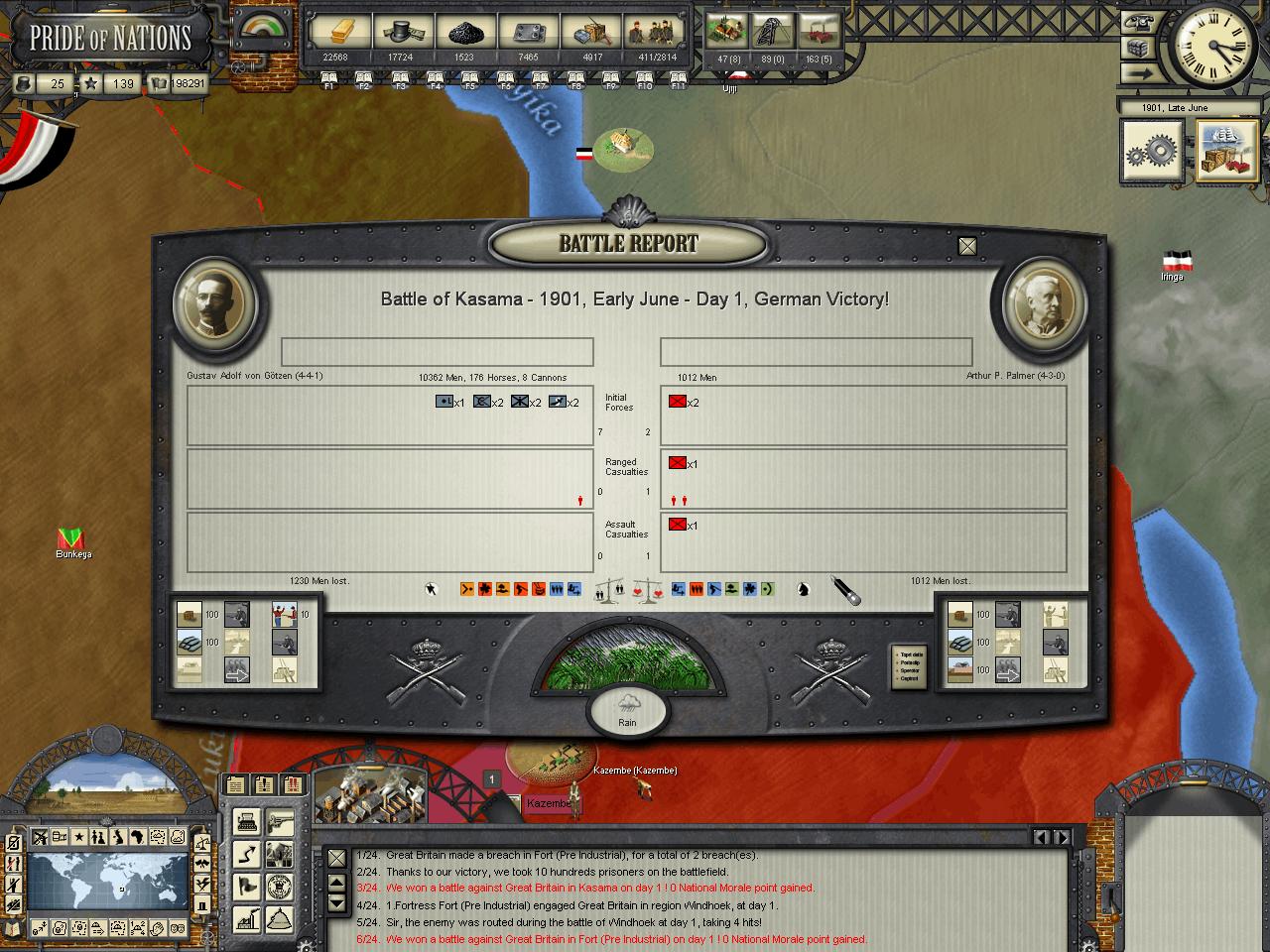The image size is (1270, 952).
Task: Click the telephone icon near the clock
Action: (x=1138, y=23)
